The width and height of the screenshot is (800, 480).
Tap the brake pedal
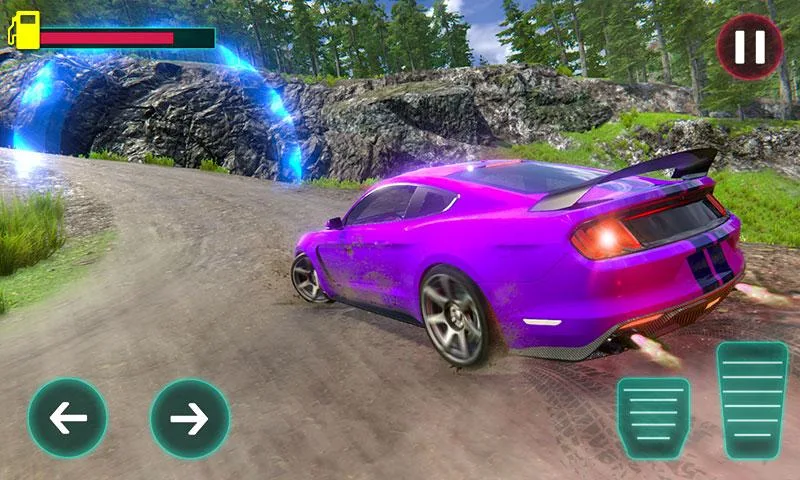[x=653, y=416]
